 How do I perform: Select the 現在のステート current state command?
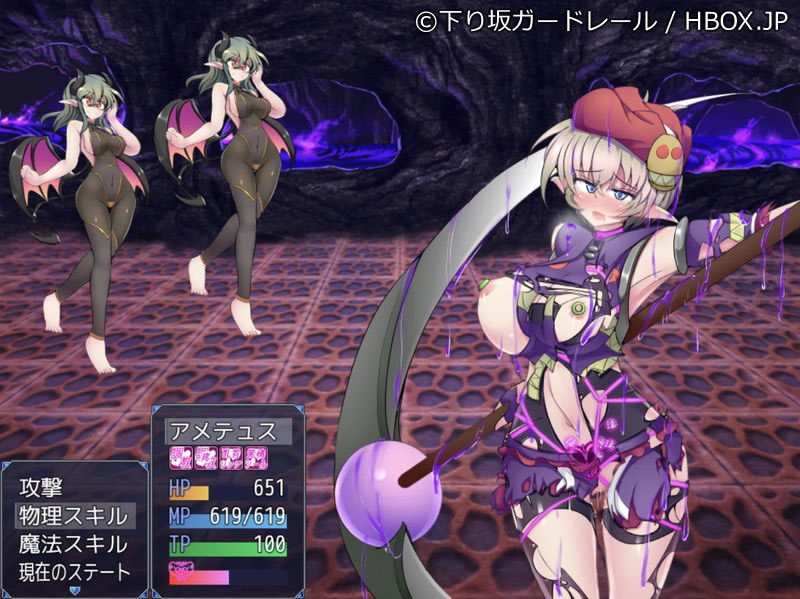pyautogui.click(x=74, y=573)
